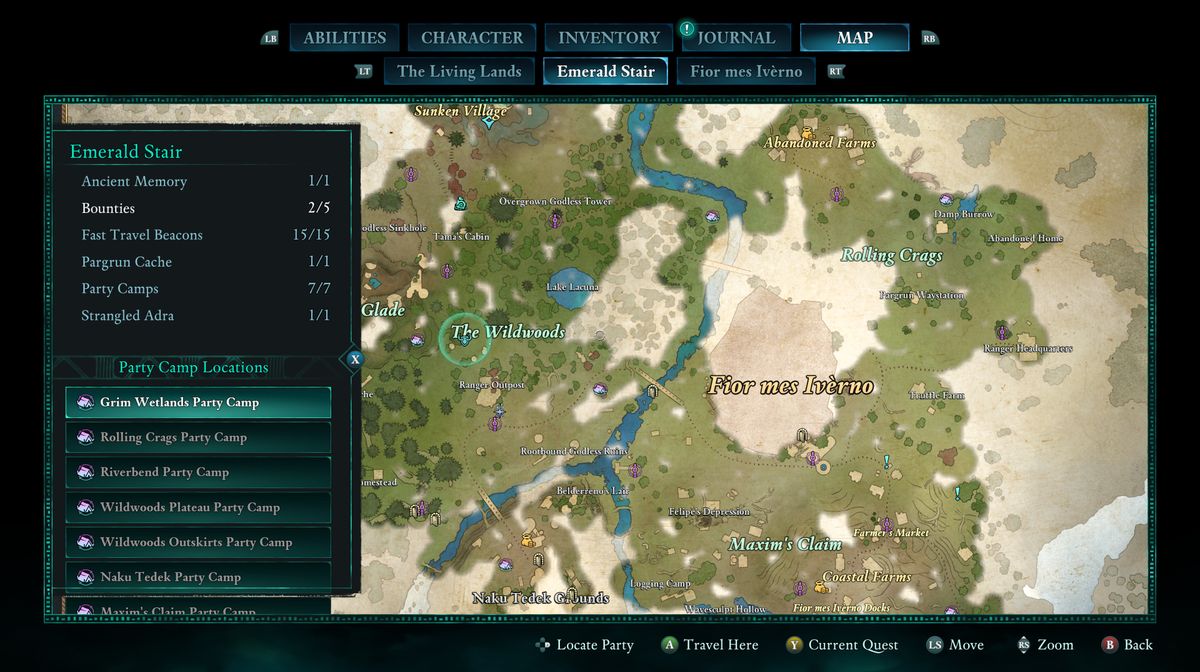Switch to Fior mes Ivèrno map
1200x672 pixels.
pyautogui.click(x=746, y=71)
